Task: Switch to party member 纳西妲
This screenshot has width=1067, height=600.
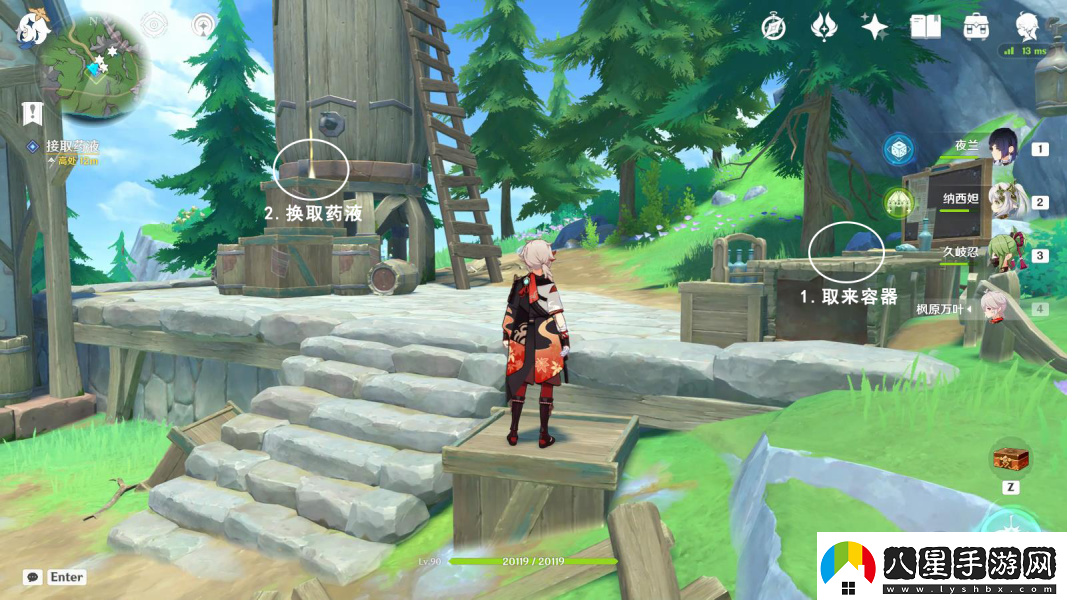Action: (x=1002, y=201)
